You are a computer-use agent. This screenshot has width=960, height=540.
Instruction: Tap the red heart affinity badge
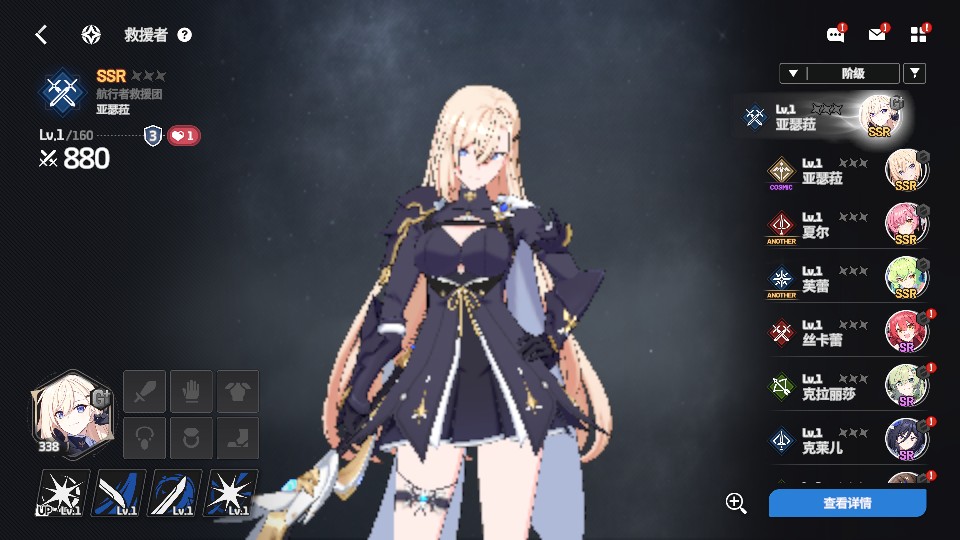pos(183,136)
